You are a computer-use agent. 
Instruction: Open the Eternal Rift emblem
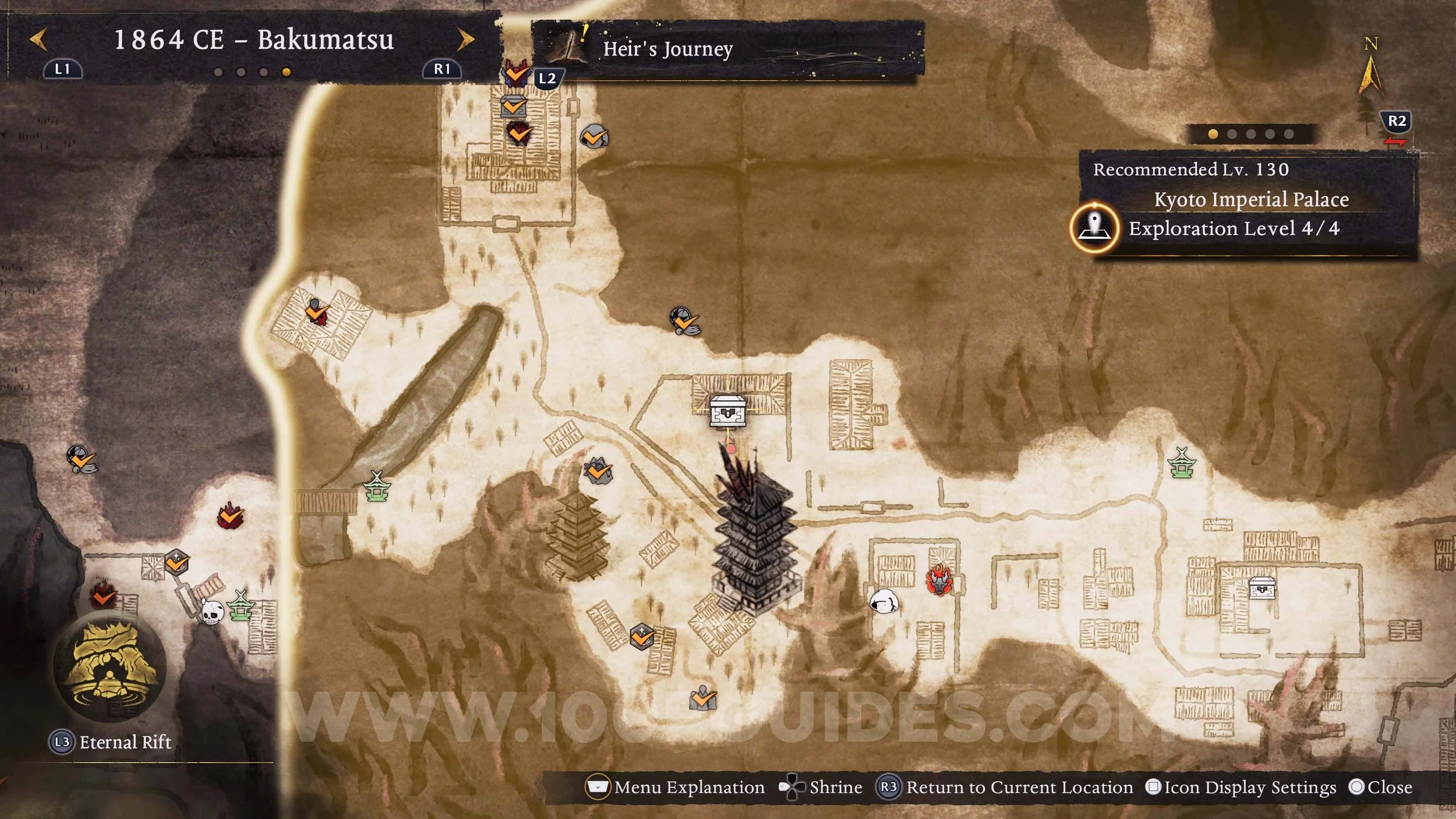[x=110, y=668]
